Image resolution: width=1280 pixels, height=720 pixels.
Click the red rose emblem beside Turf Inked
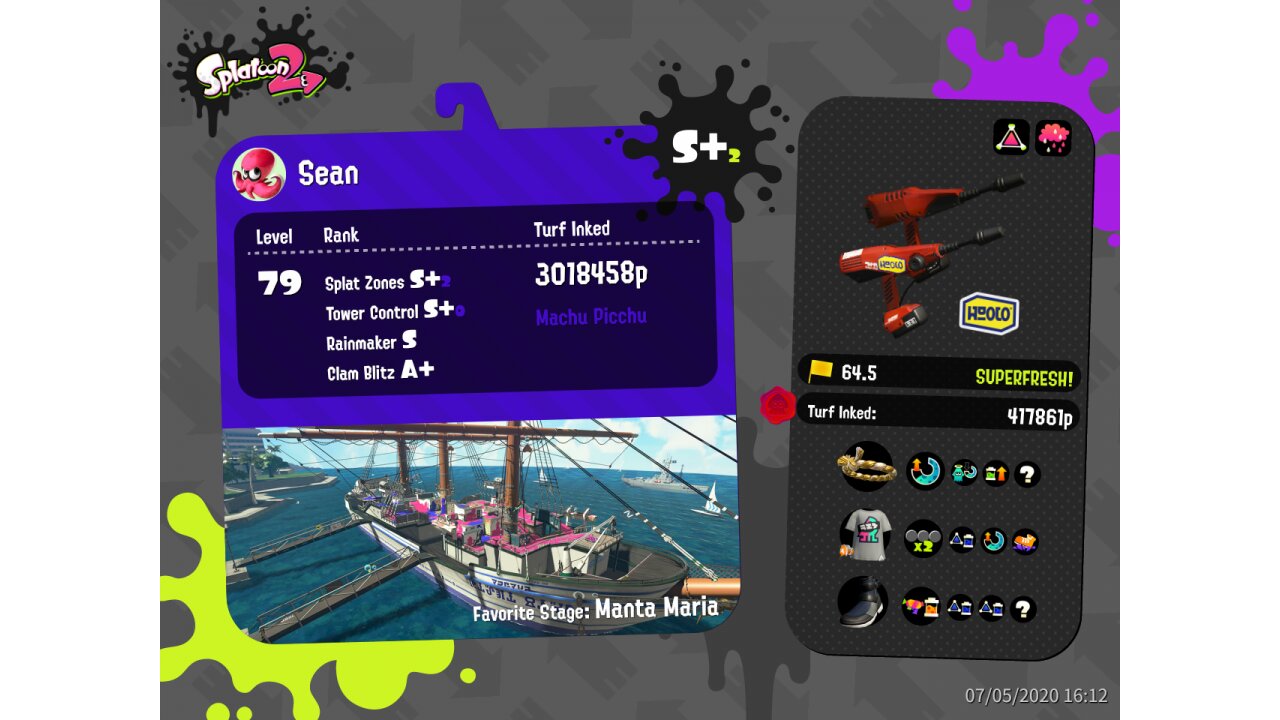tap(777, 405)
